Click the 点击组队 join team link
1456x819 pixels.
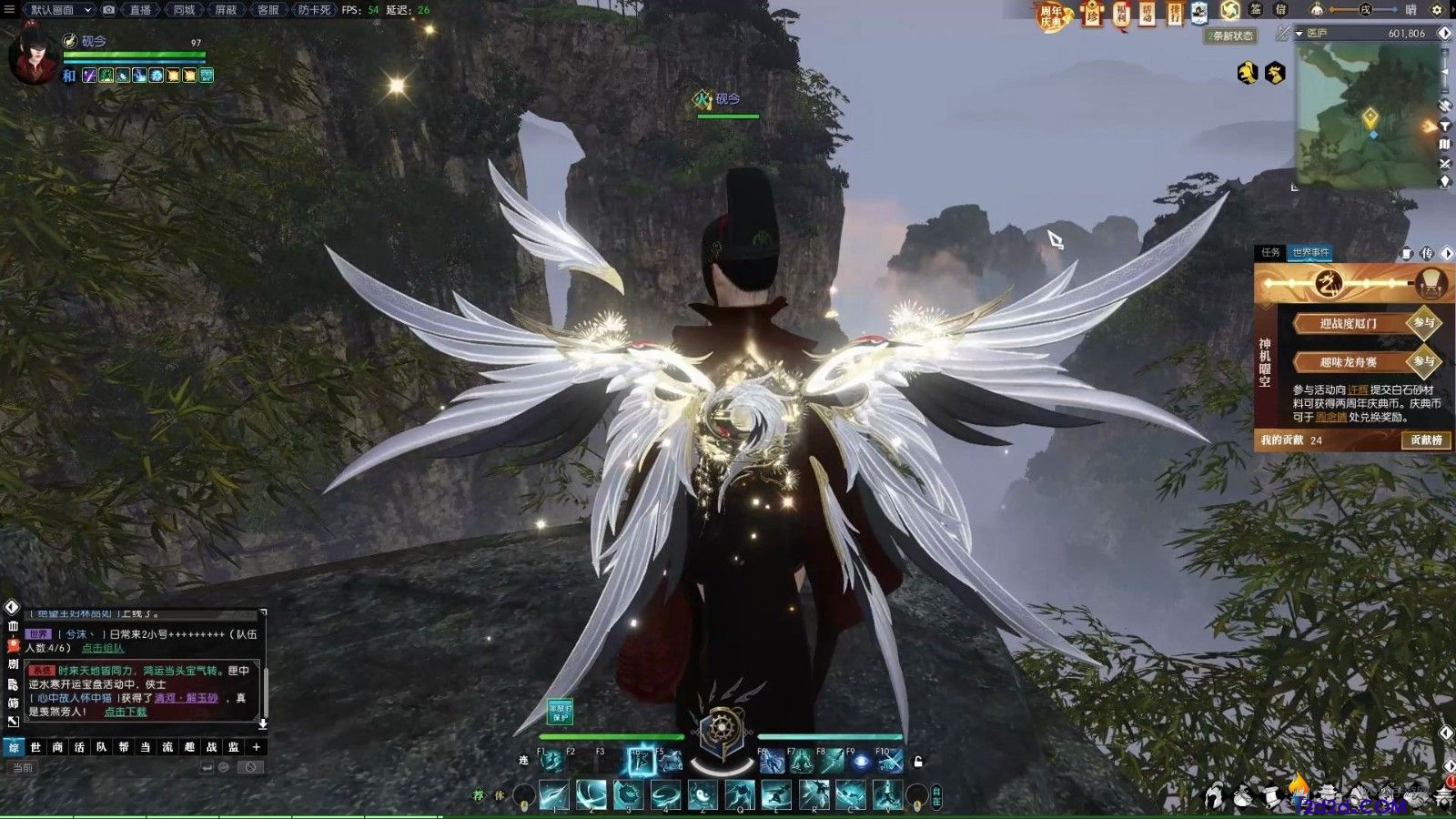(103, 648)
